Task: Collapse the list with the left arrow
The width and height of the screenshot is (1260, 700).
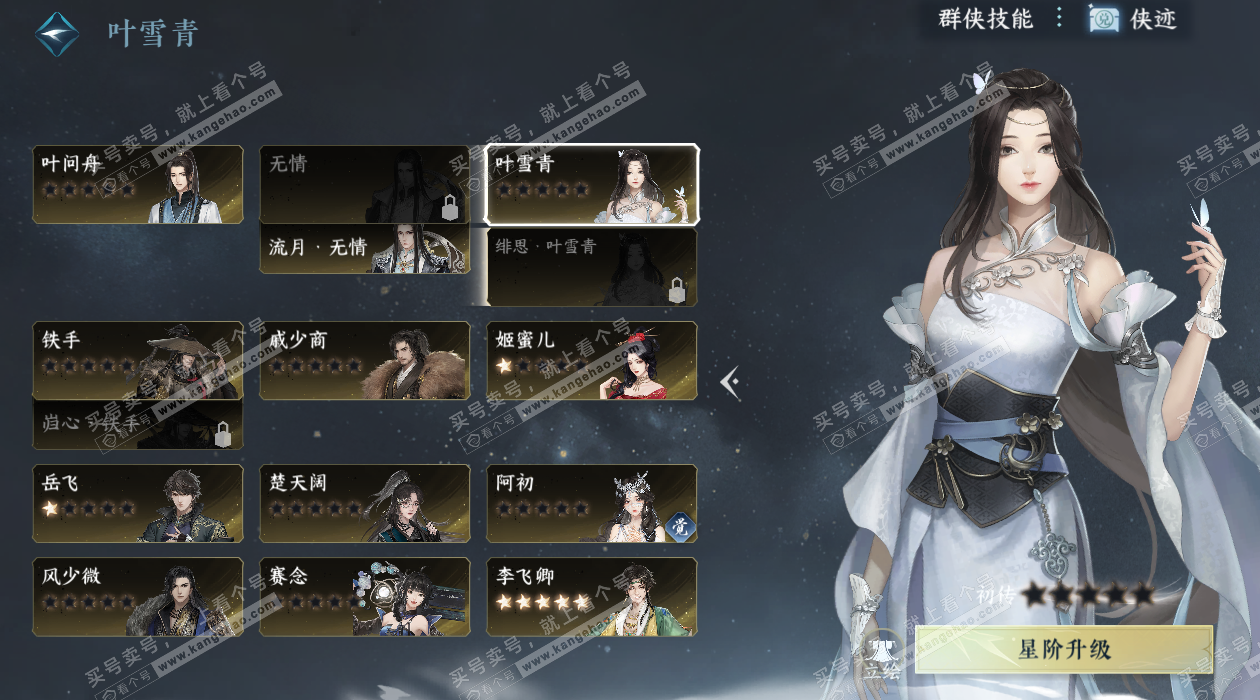Action: pyautogui.click(x=731, y=382)
